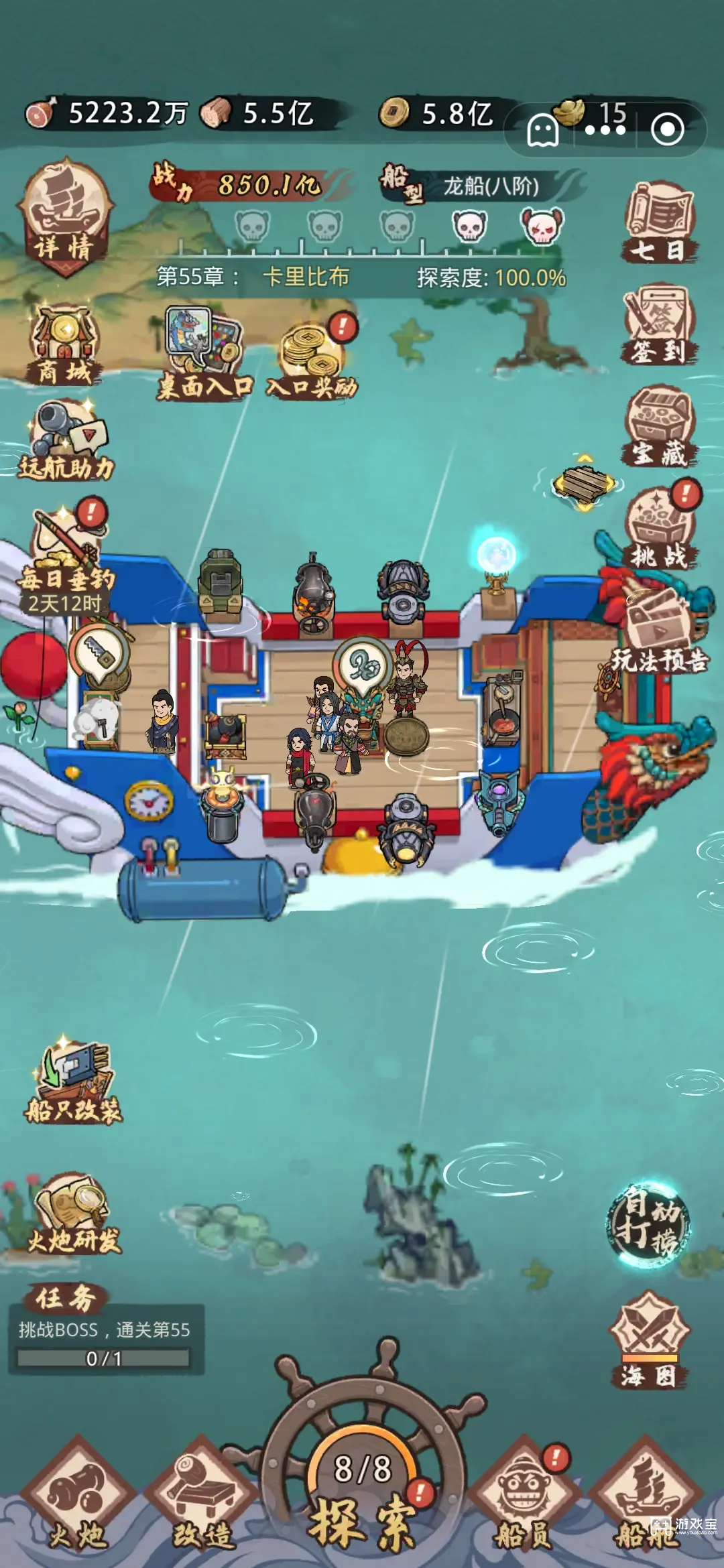Open the 商城 shop
724x1568 pixels.
tap(65, 345)
